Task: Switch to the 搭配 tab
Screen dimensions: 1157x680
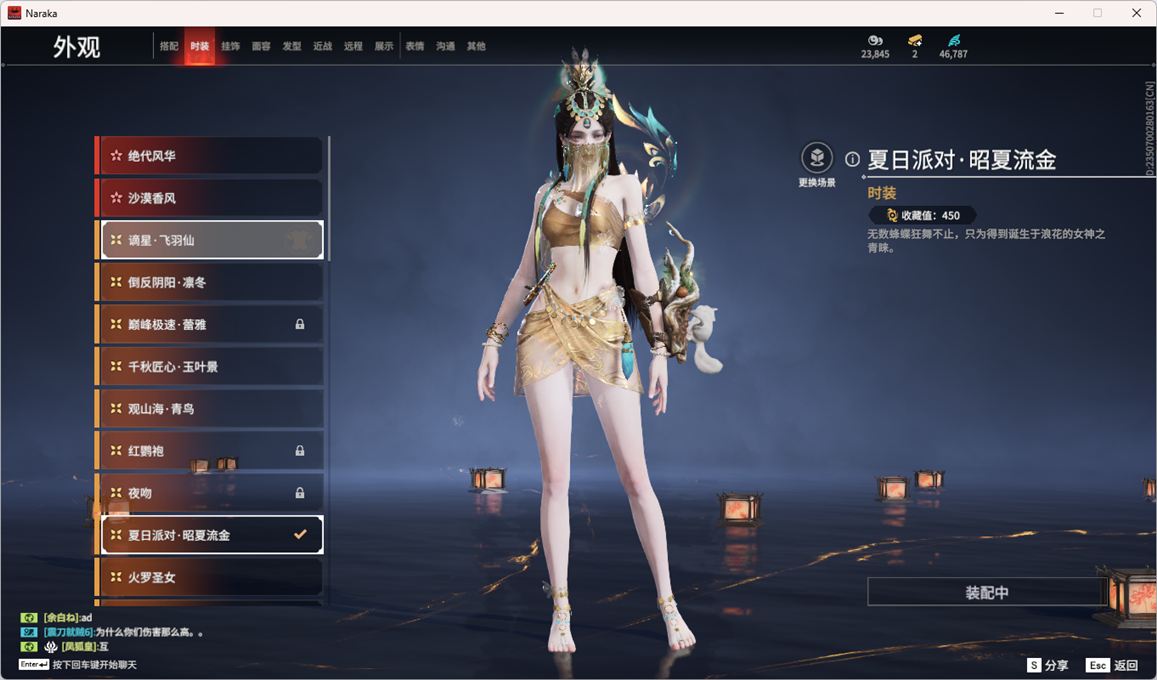Action: click(169, 46)
